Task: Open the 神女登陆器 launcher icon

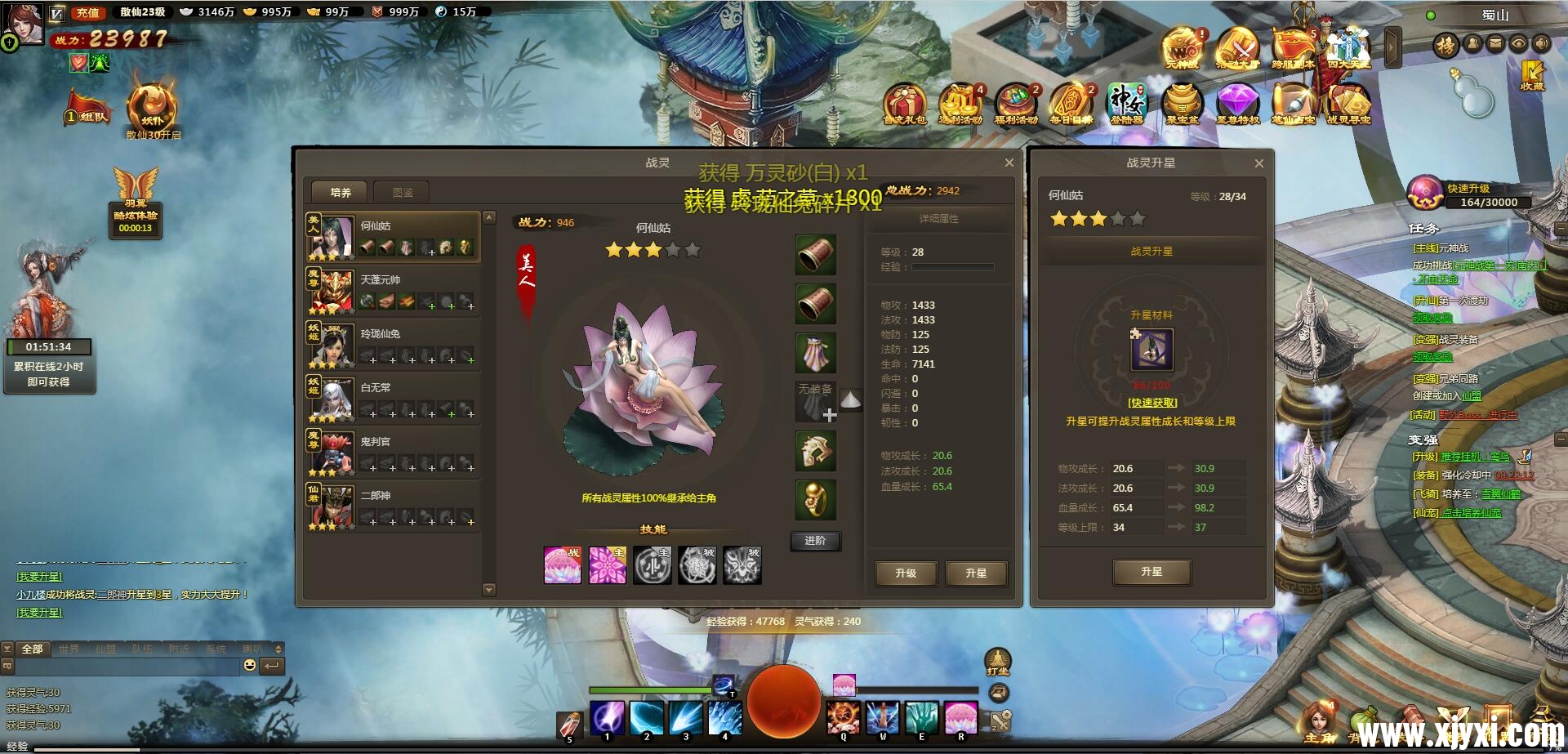Action: point(1129,102)
